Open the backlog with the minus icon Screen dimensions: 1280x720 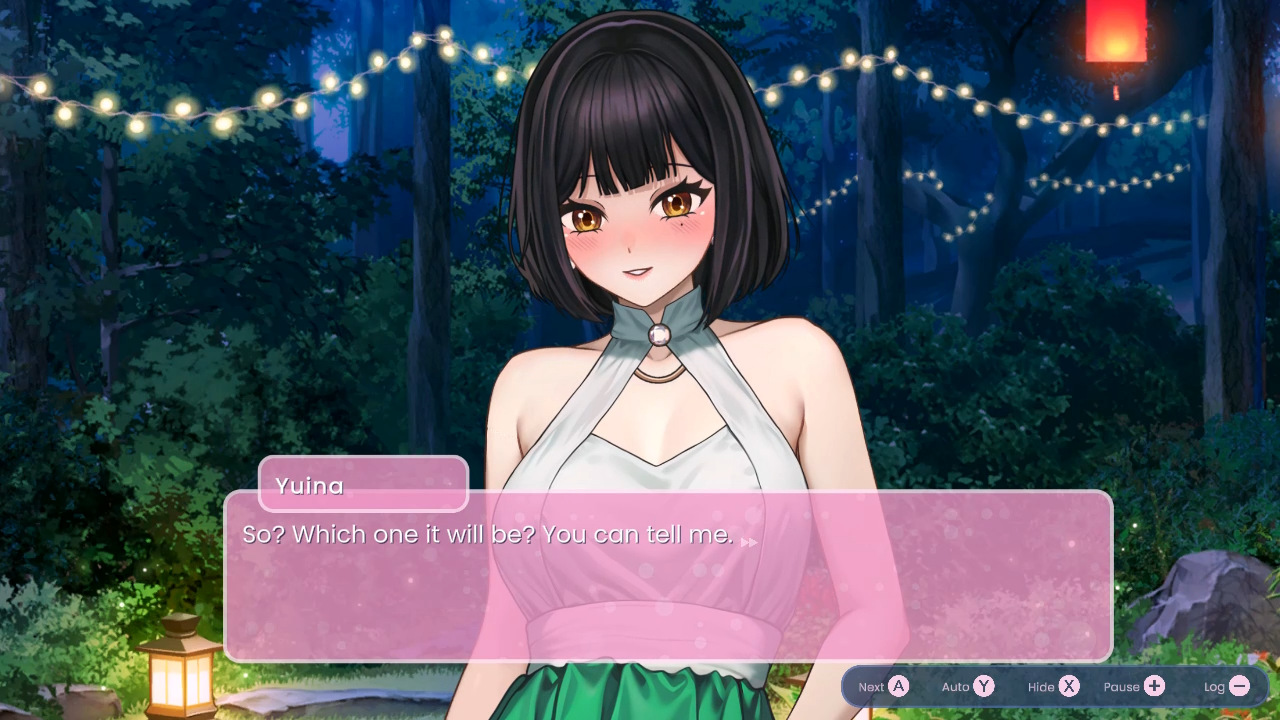(1239, 687)
